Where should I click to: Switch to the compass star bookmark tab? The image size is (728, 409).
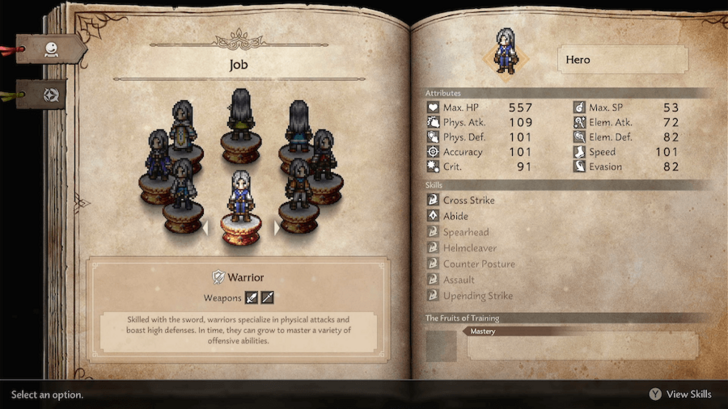click(x=50, y=96)
